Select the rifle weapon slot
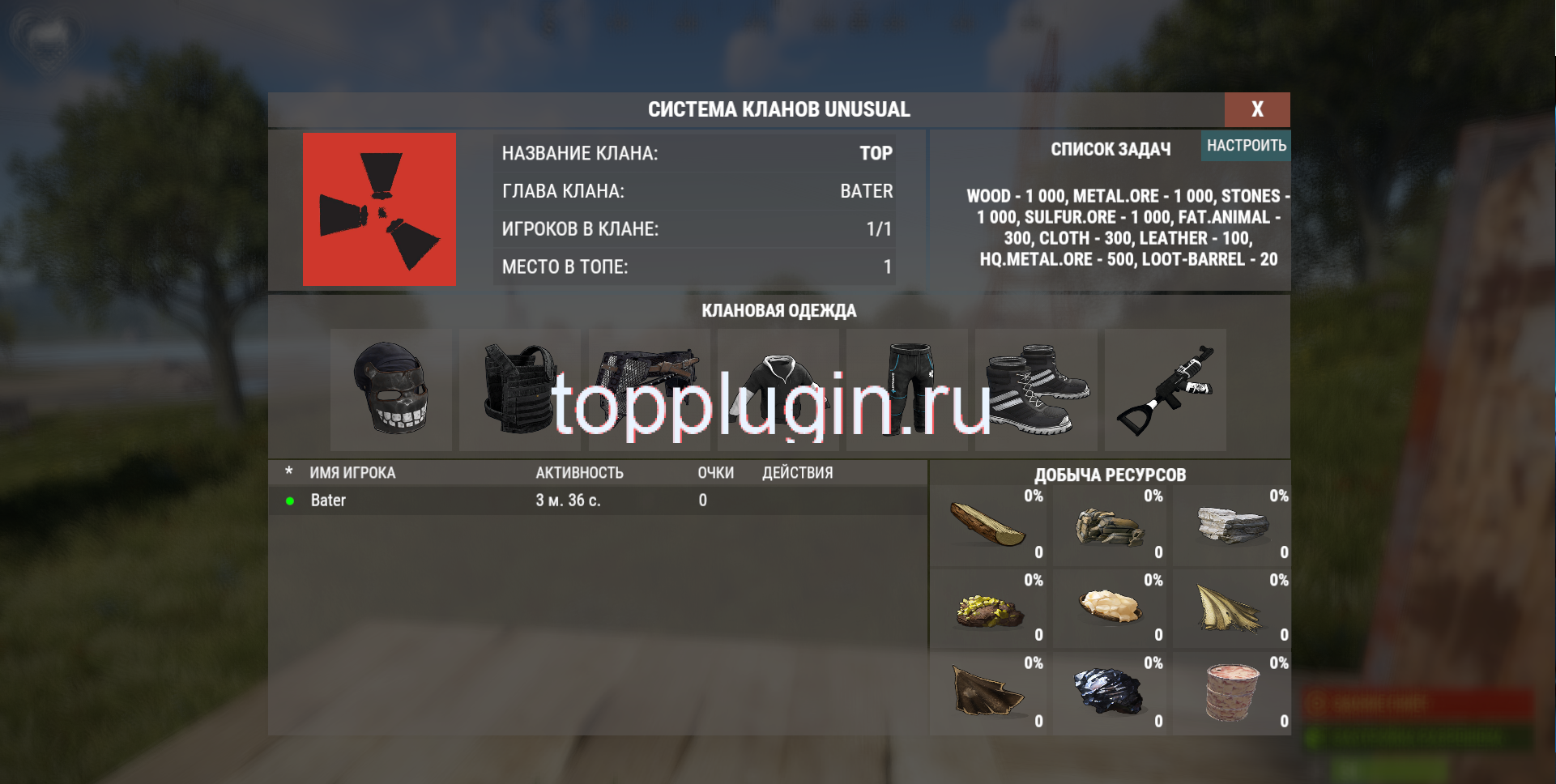Image resolution: width=1556 pixels, height=784 pixels. 1166,390
